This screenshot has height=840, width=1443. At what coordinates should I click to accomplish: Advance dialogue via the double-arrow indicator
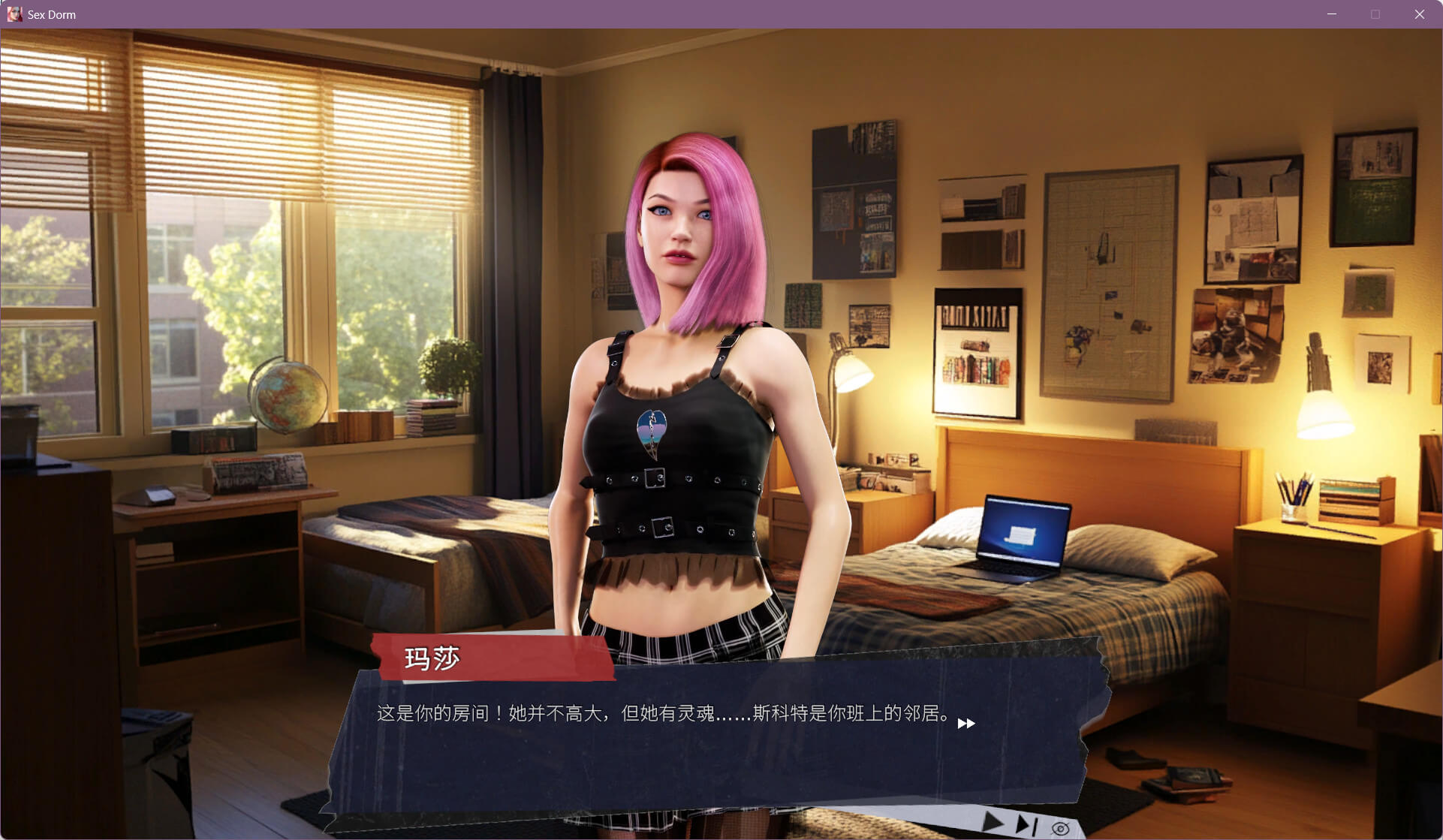click(966, 723)
